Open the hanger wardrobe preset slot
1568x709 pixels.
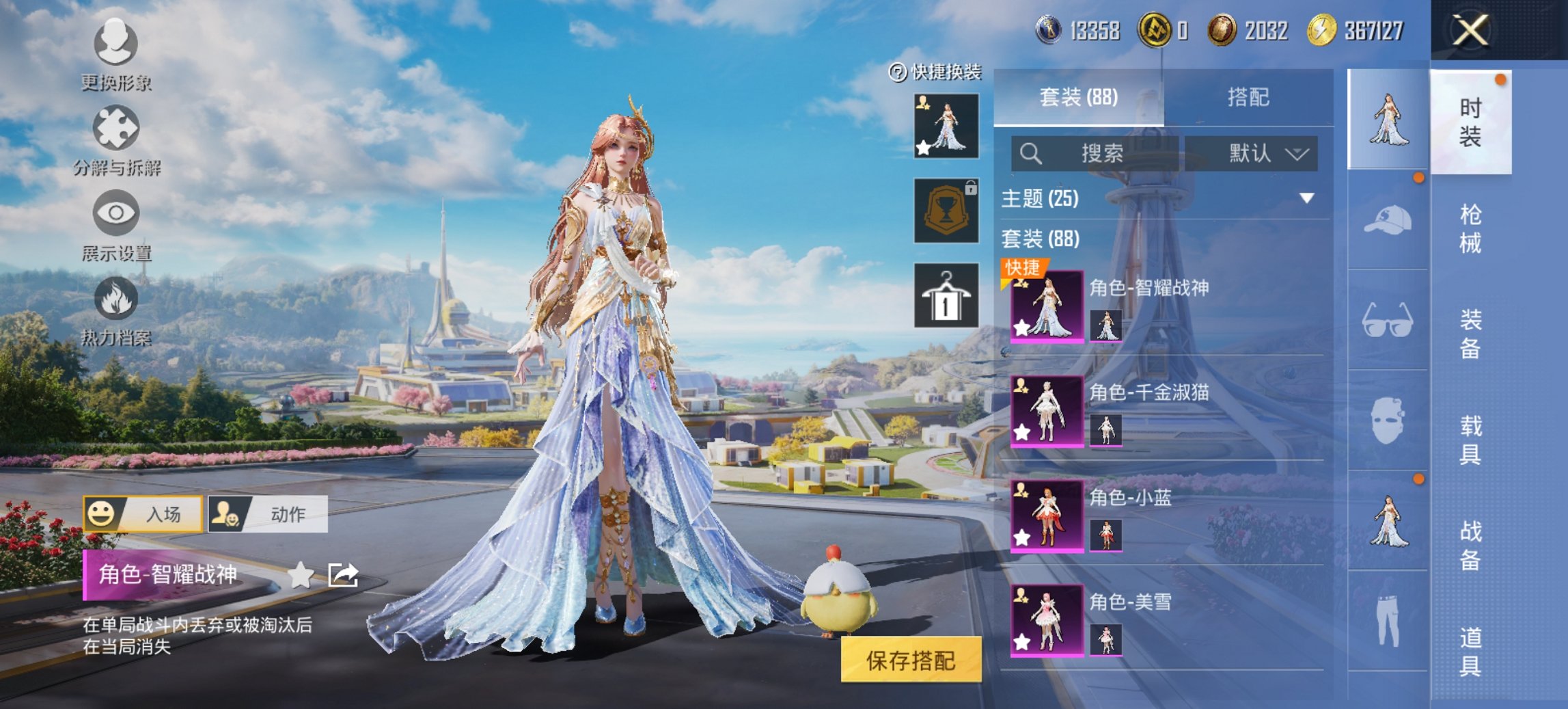click(x=946, y=295)
